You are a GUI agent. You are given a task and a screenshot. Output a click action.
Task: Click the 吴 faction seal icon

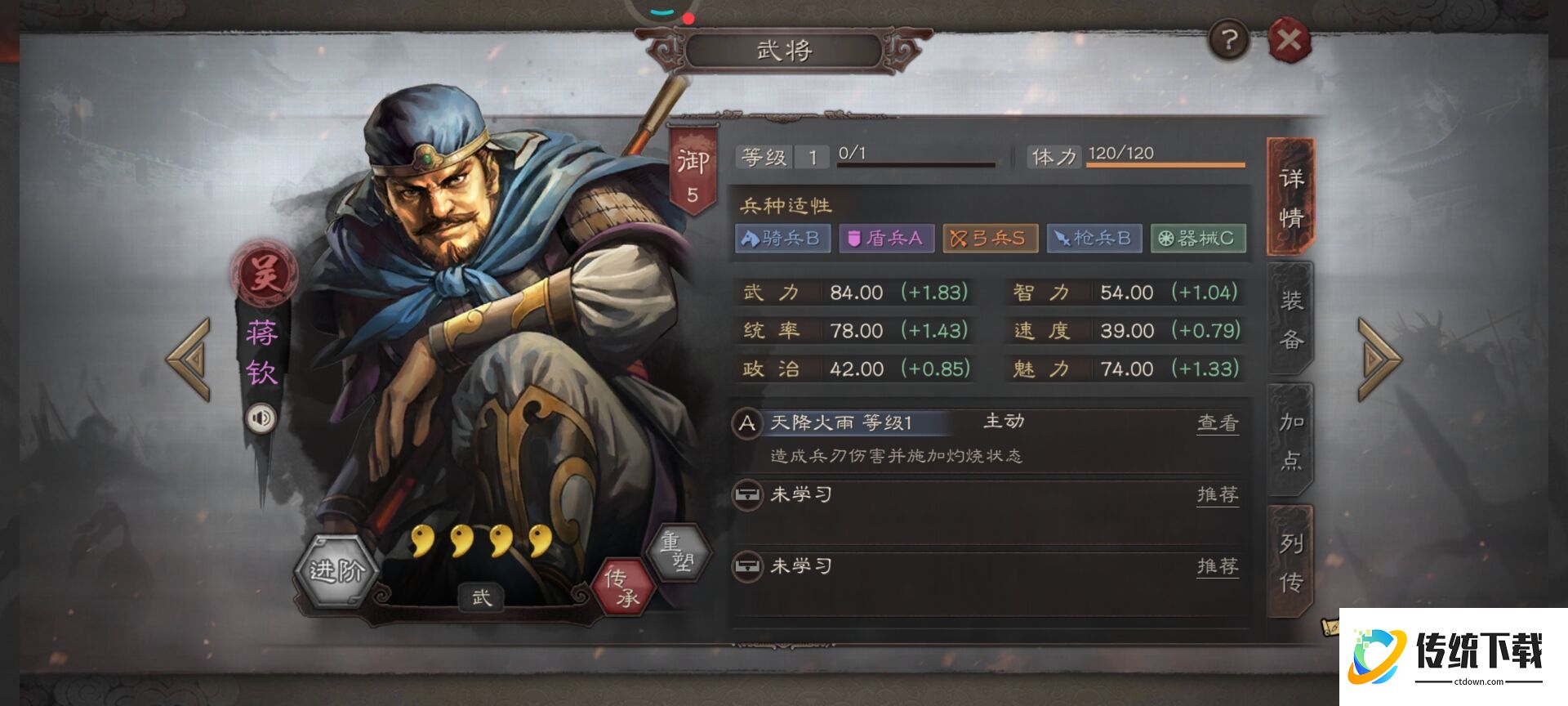[x=261, y=270]
